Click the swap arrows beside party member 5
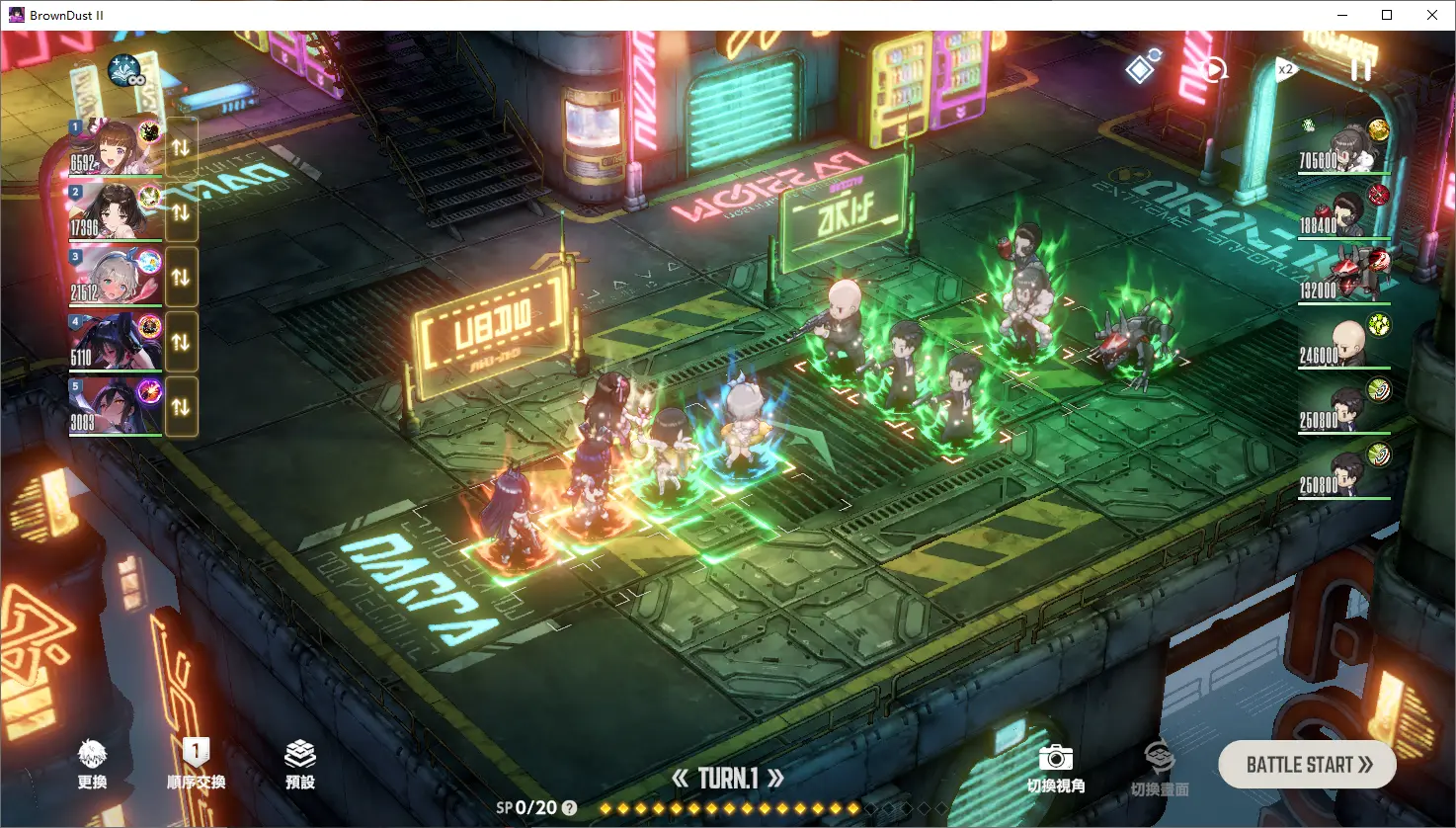The image size is (1456, 828). (x=181, y=406)
